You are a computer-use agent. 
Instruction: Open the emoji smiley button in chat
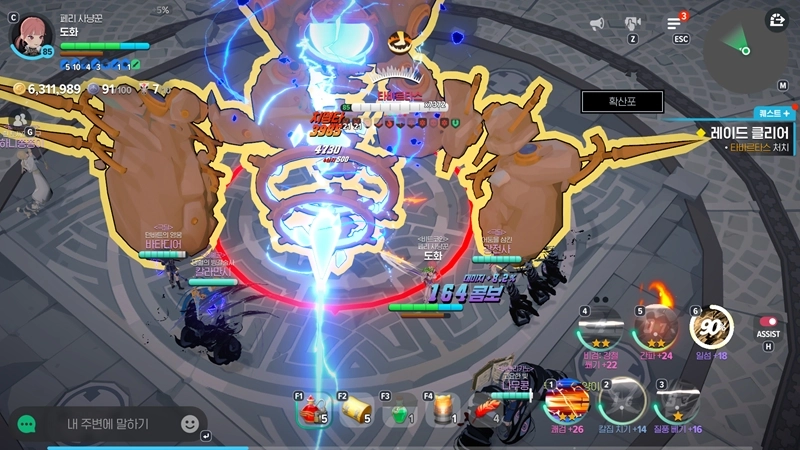(189, 424)
